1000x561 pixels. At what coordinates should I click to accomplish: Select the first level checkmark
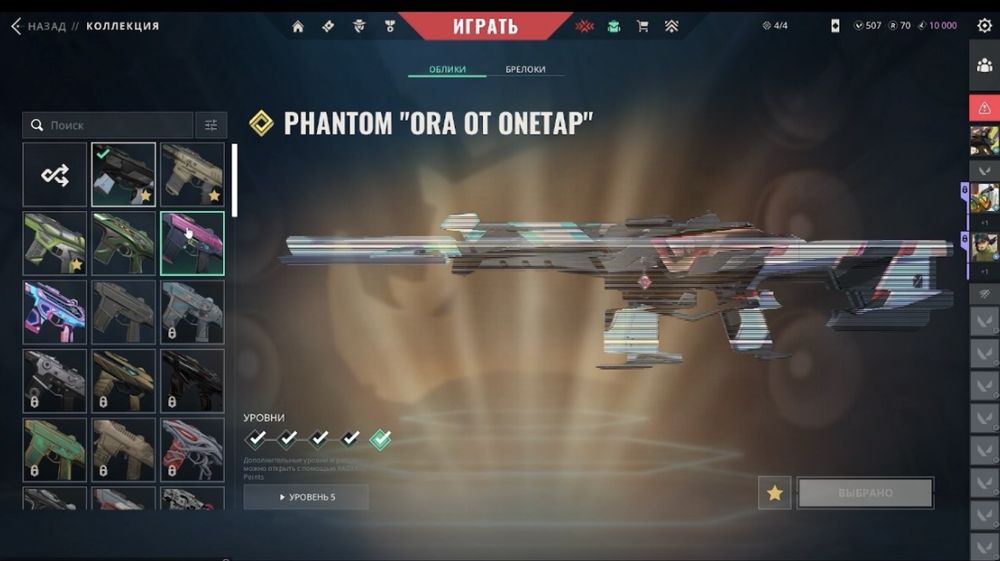tap(257, 438)
